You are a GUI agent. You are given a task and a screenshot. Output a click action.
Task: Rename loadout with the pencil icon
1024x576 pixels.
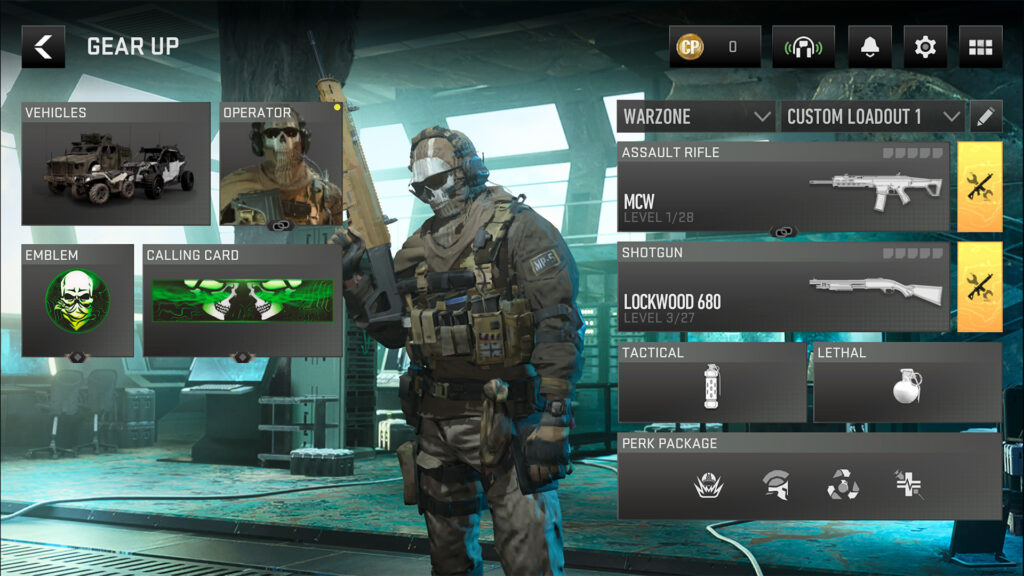point(985,116)
